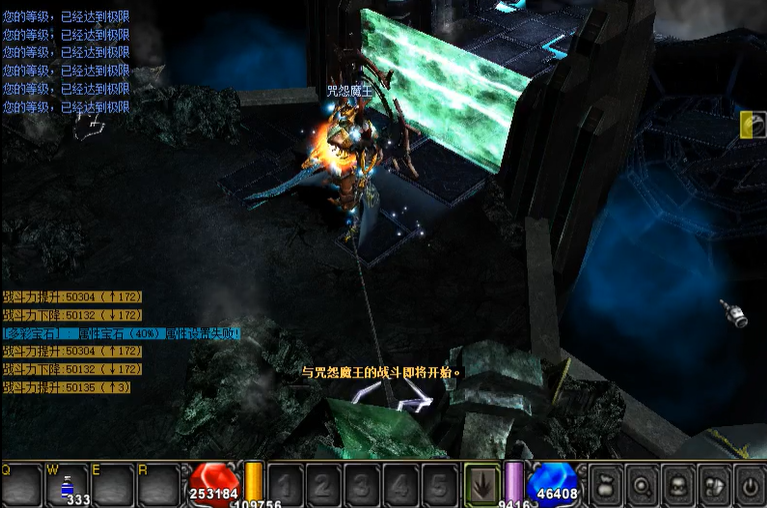Image resolution: width=767 pixels, height=508 pixels.
Task: Click the yellow ring icon at right edge
Action: coord(753,124)
